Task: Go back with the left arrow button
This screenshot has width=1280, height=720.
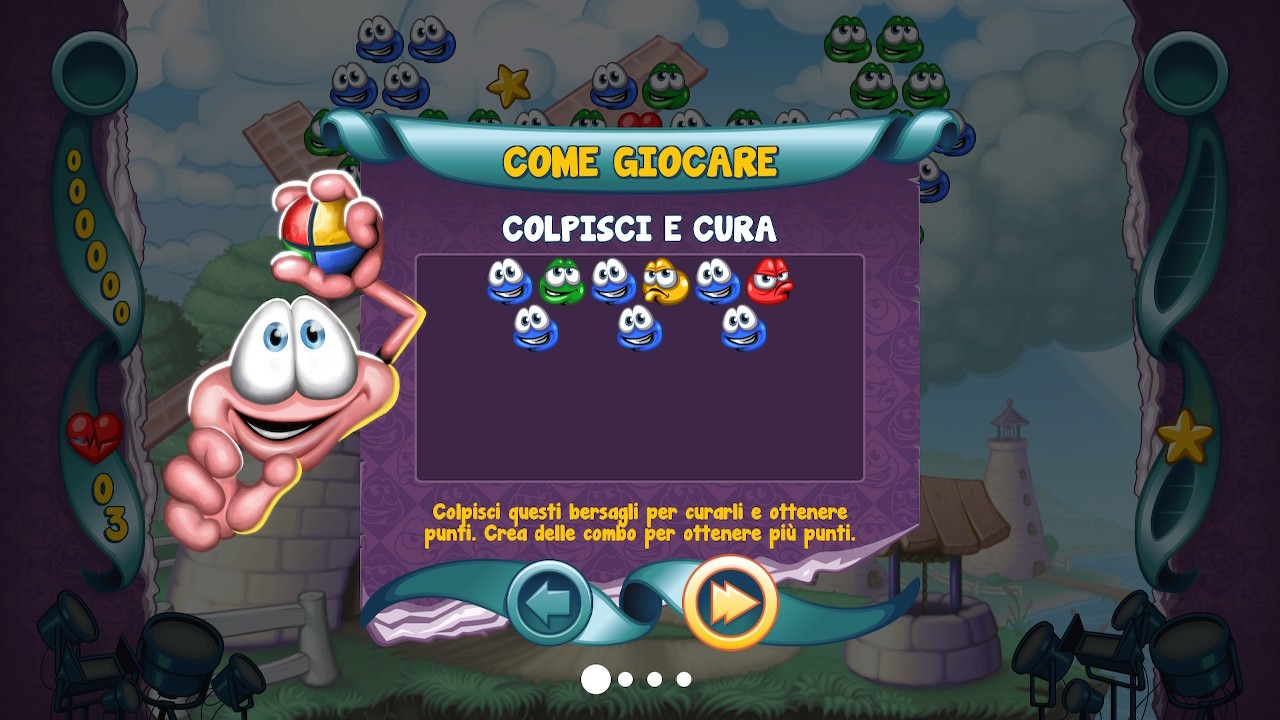Action: pyautogui.click(x=548, y=603)
